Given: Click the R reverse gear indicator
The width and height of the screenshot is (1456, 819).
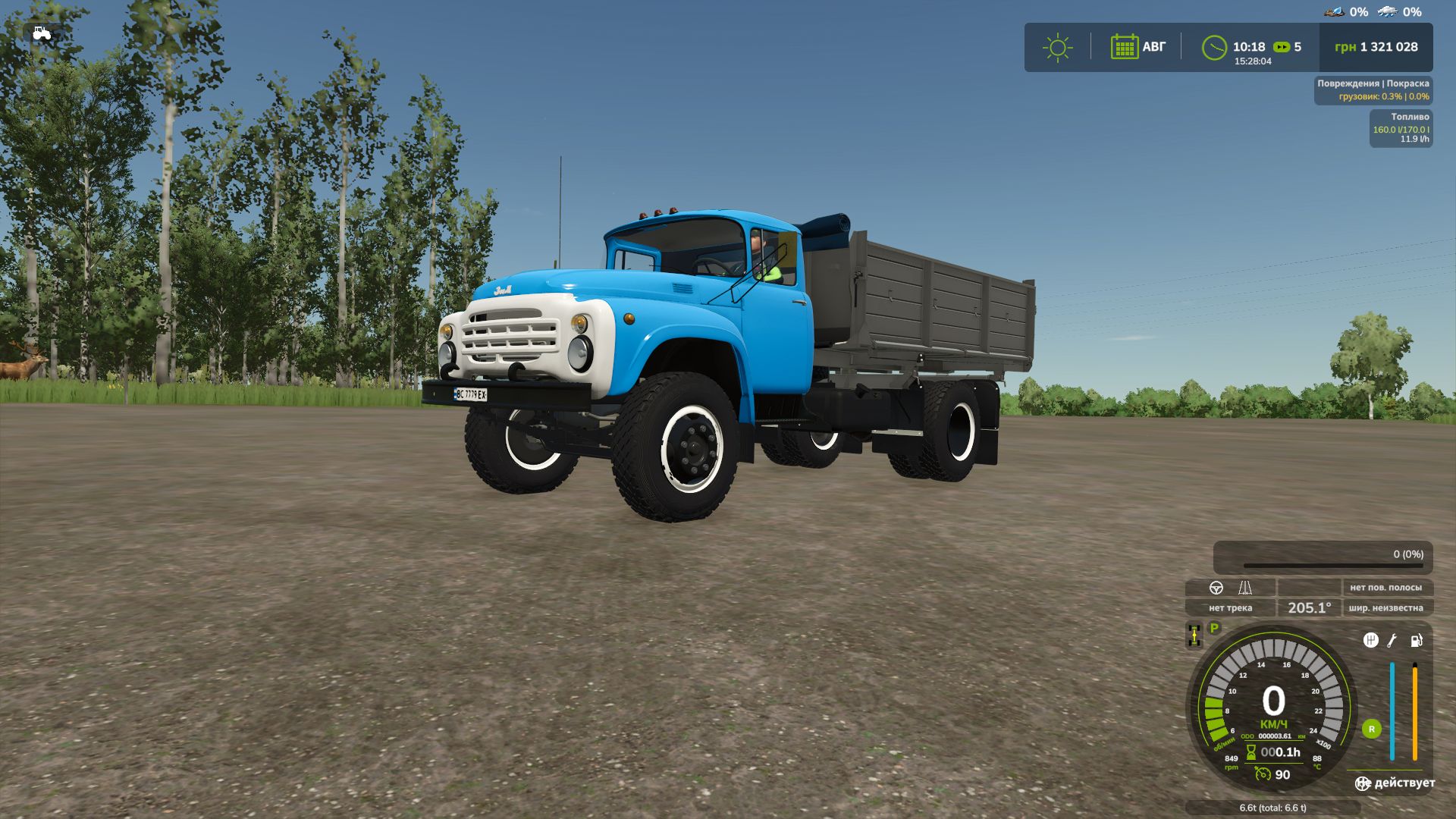Looking at the screenshot, I should tap(1373, 729).
